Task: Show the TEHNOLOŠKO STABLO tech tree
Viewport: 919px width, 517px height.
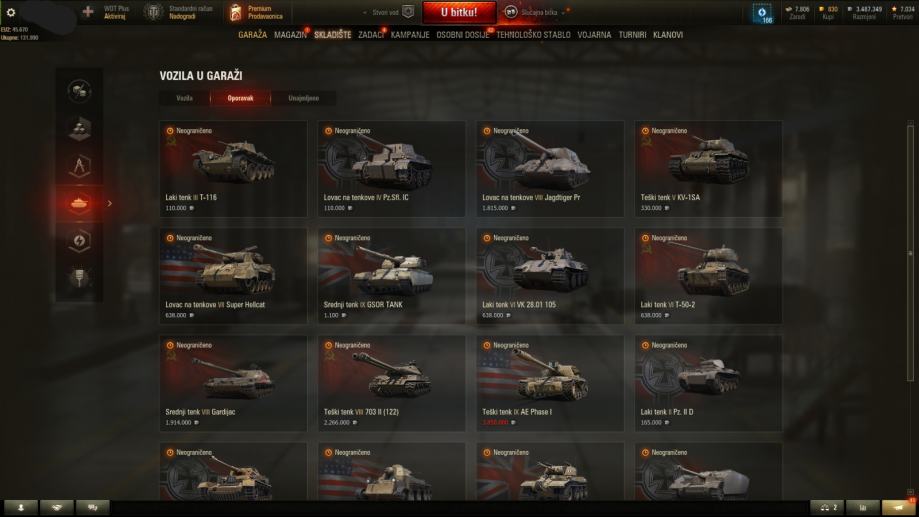Action: click(534, 35)
